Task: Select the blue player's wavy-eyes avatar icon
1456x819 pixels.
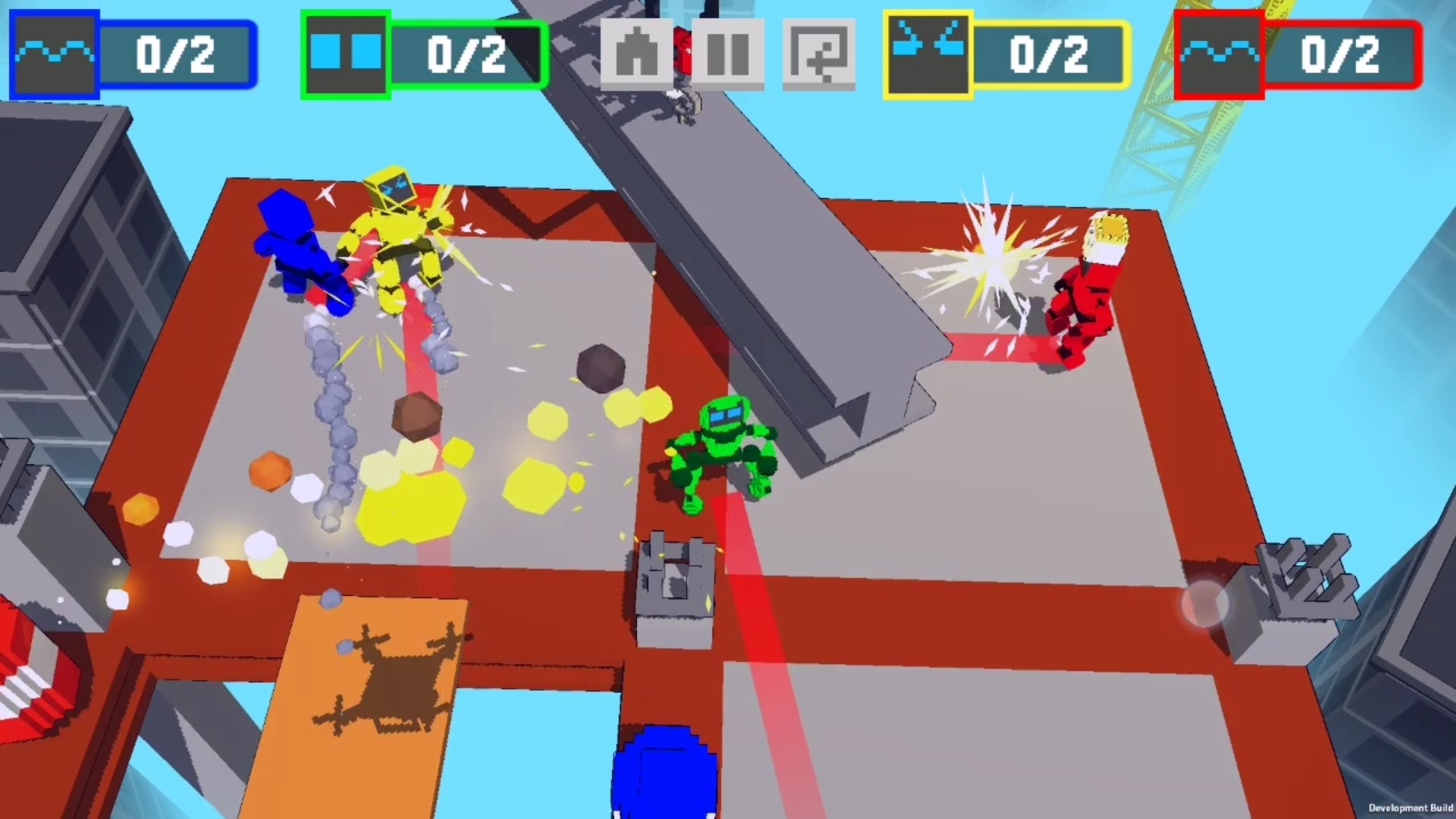Action: click(53, 53)
